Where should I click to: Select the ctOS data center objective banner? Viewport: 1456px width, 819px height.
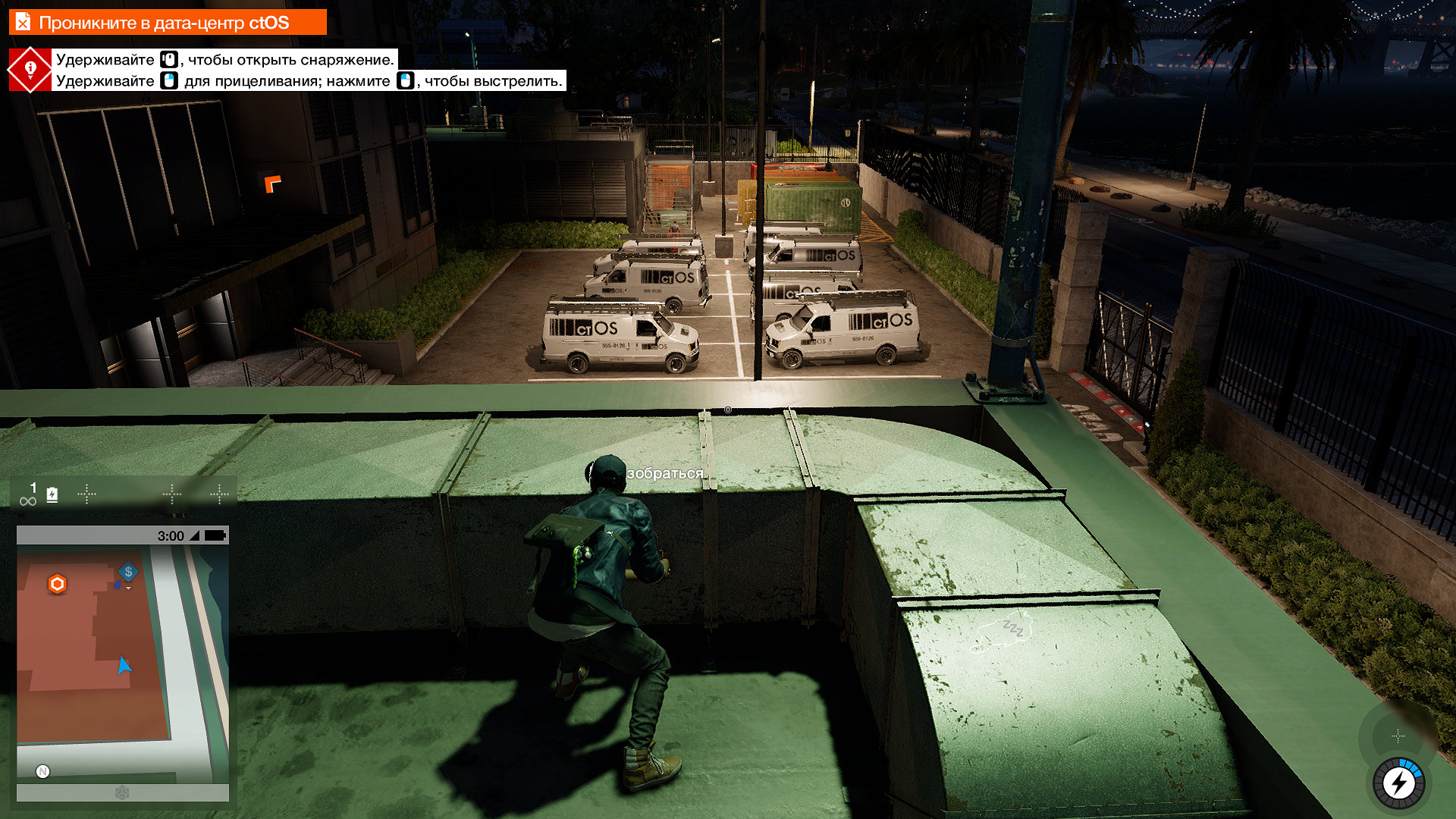click(167, 22)
